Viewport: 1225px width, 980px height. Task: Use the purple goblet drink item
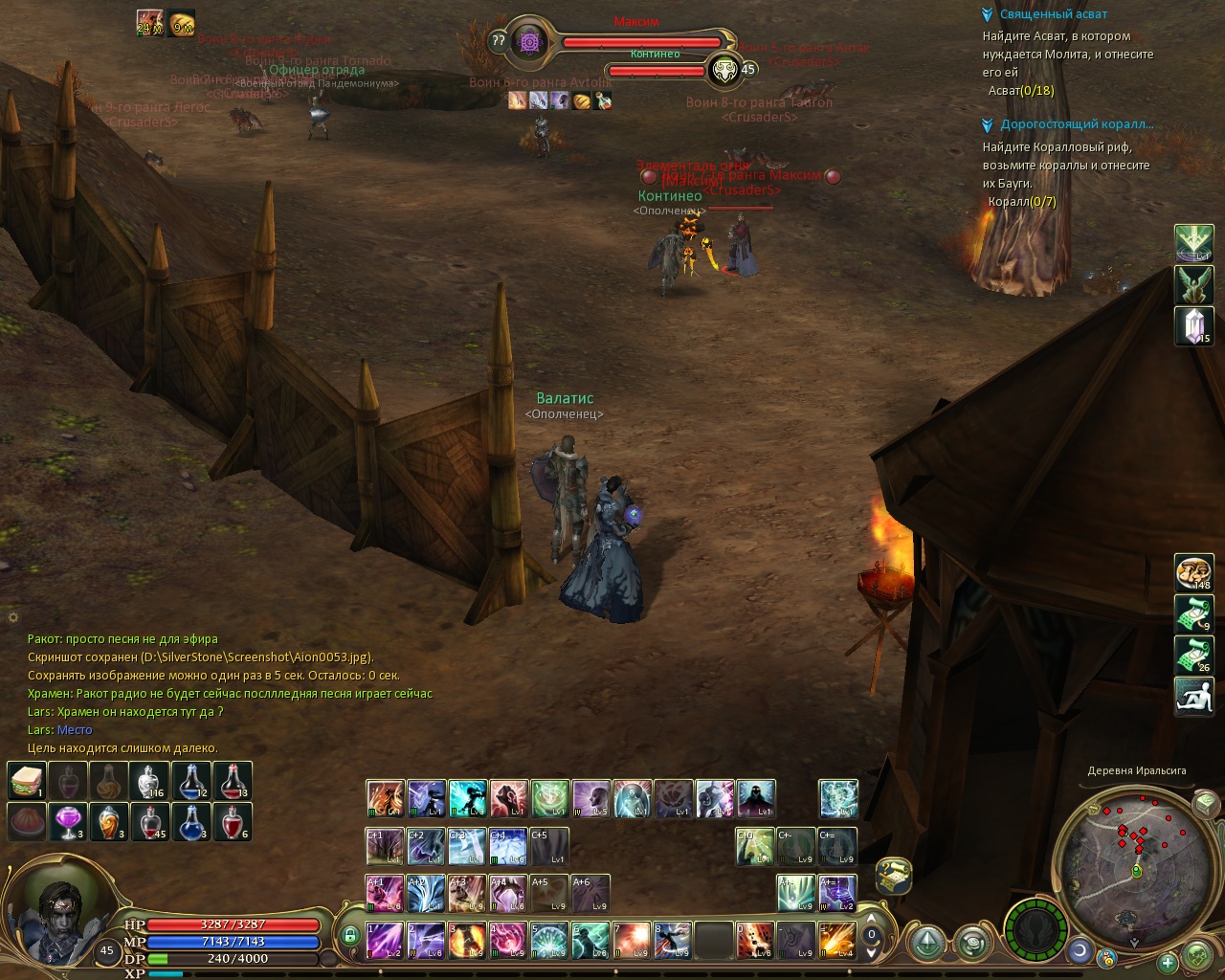point(67,821)
